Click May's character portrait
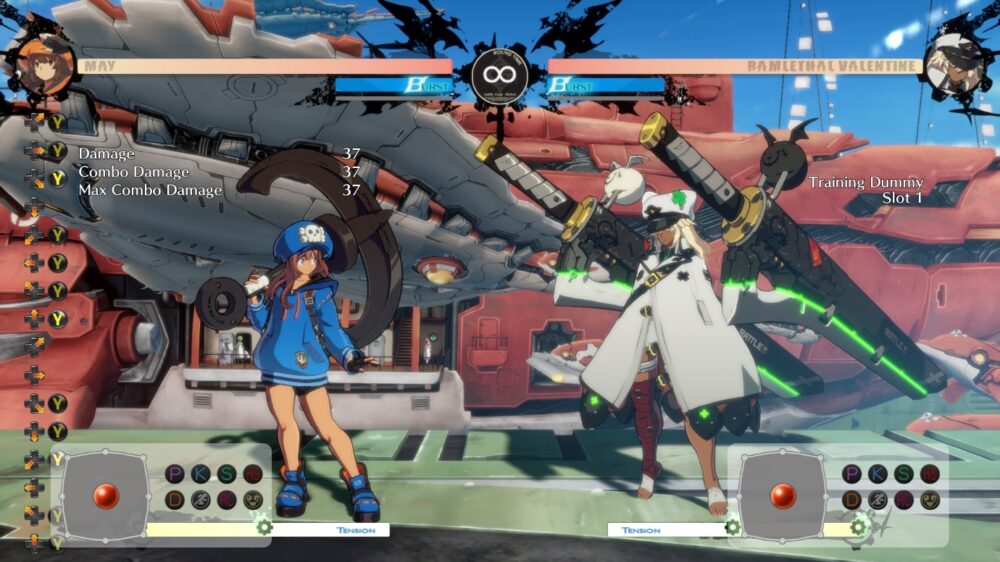 pos(44,65)
